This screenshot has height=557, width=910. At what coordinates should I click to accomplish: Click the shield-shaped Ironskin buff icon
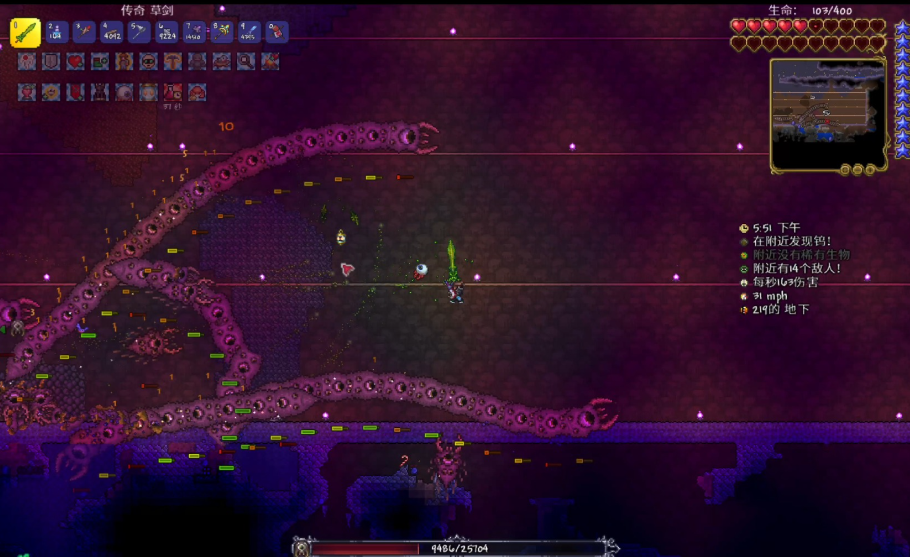point(51,62)
